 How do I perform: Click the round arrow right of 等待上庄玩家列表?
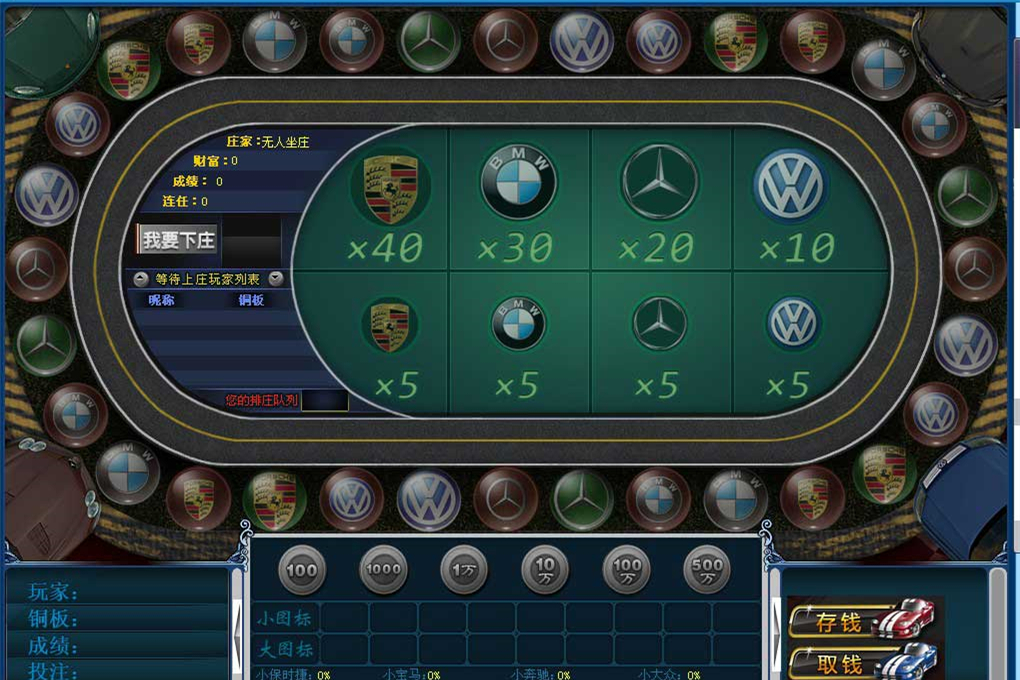[276, 279]
